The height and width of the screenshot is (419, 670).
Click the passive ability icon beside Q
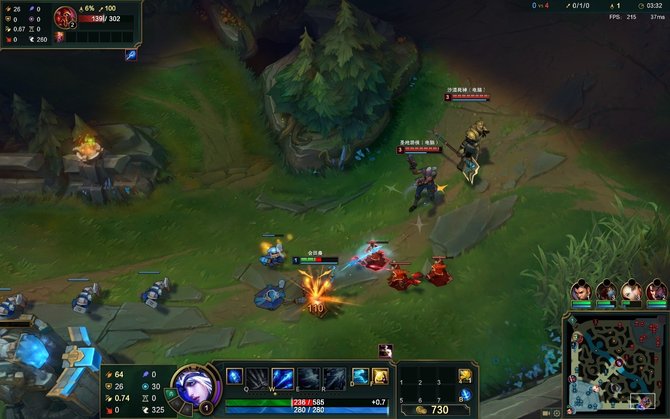(234, 376)
